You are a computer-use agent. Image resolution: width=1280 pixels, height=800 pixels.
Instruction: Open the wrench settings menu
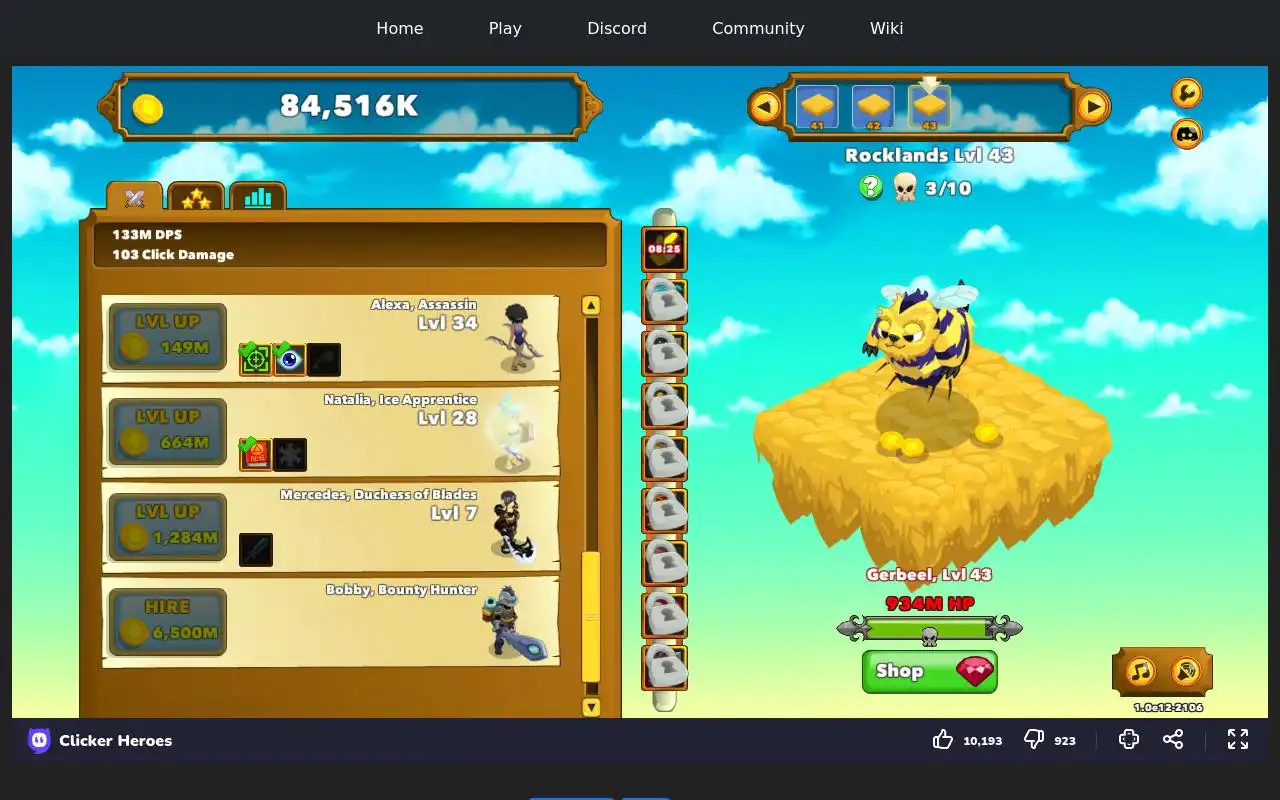pos(1186,93)
